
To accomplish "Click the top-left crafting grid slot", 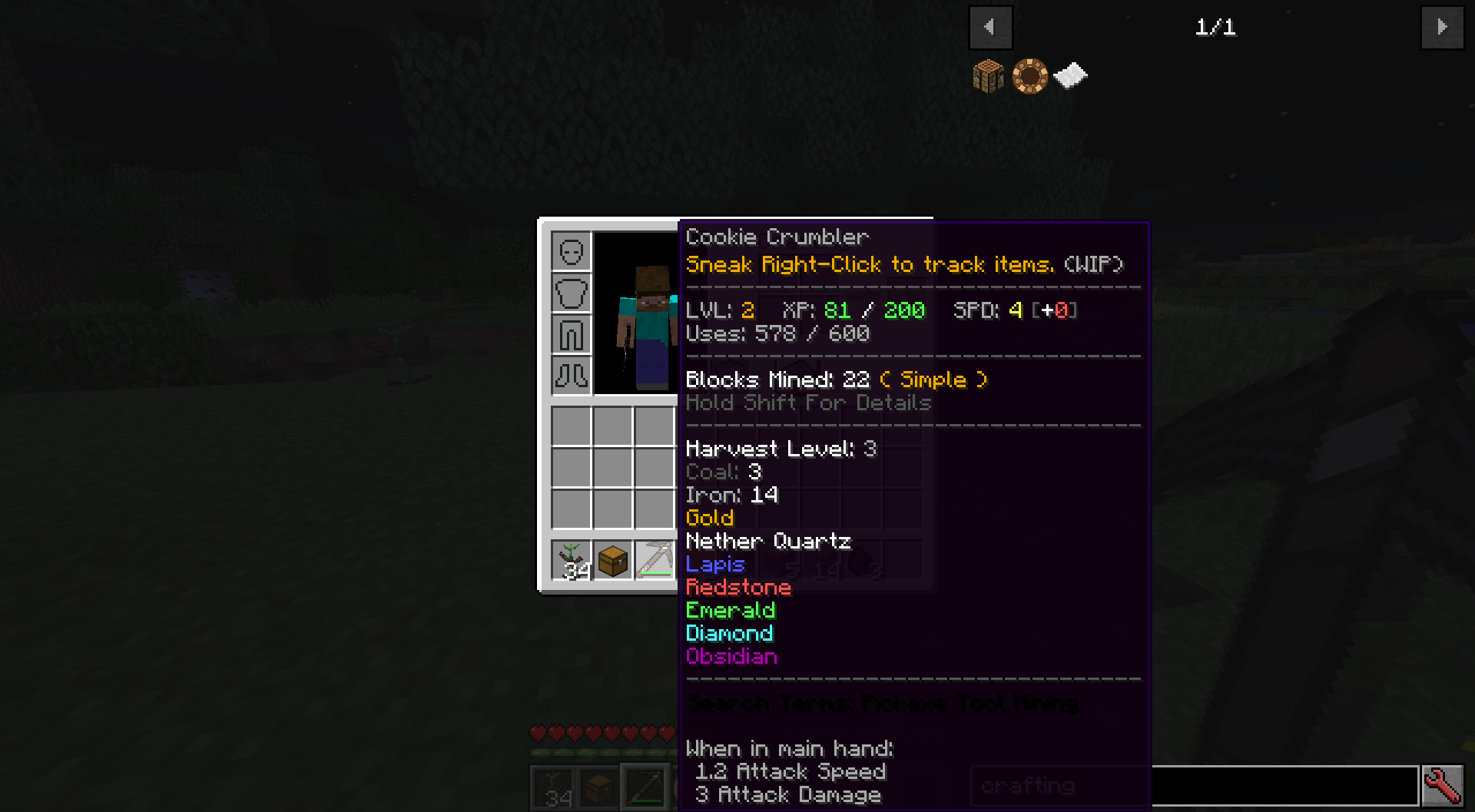I will 572,426.
